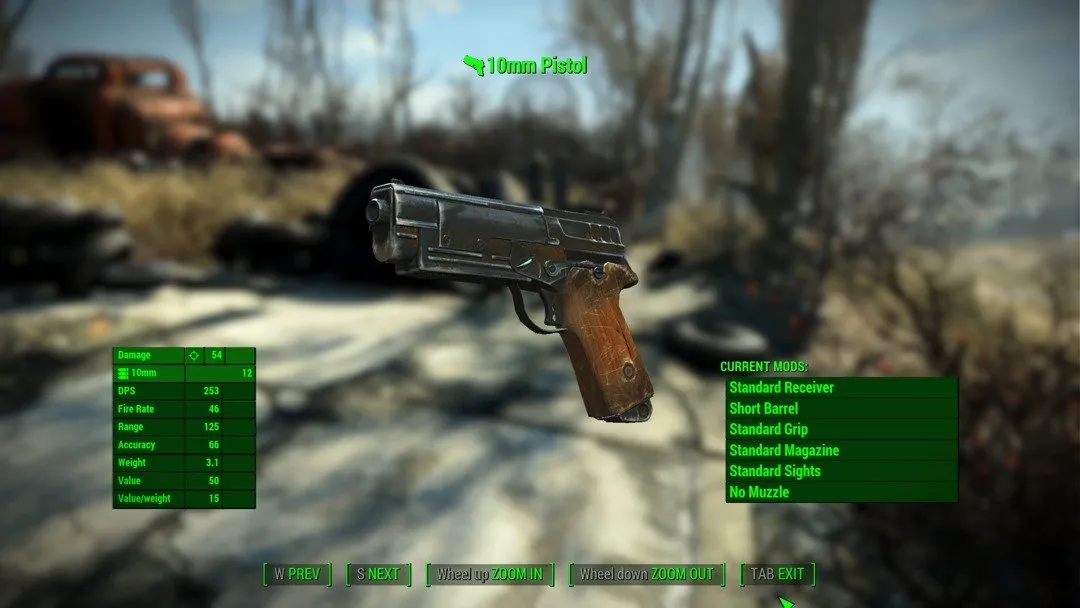Choose the Short Barrel mod row
Viewport: 1080px width, 608px height.
(841, 408)
